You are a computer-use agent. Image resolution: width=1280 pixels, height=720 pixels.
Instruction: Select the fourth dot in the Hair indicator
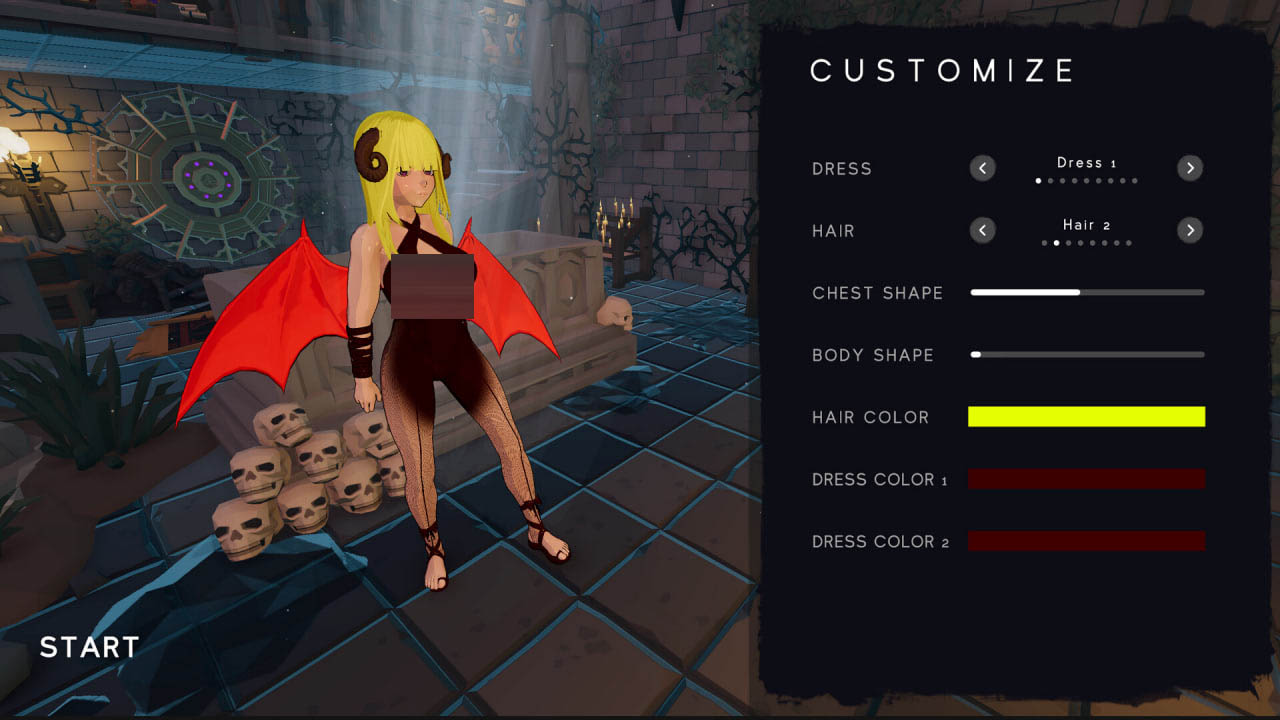pyautogui.click(x=1080, y=243)
